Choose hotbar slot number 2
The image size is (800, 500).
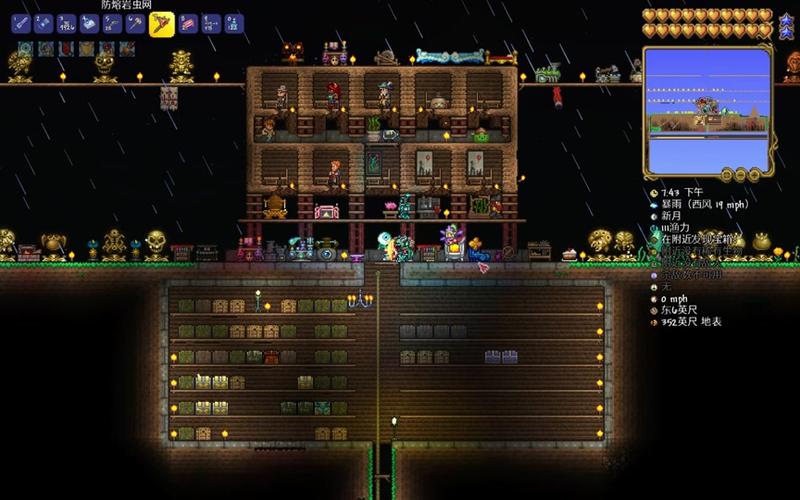[x=44, y=23]
